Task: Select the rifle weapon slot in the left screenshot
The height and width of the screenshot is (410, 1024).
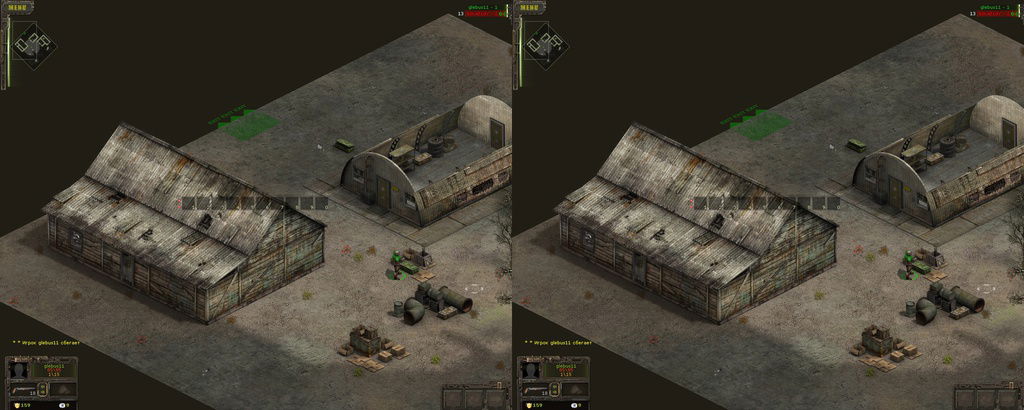Action: tap(23, 391)
